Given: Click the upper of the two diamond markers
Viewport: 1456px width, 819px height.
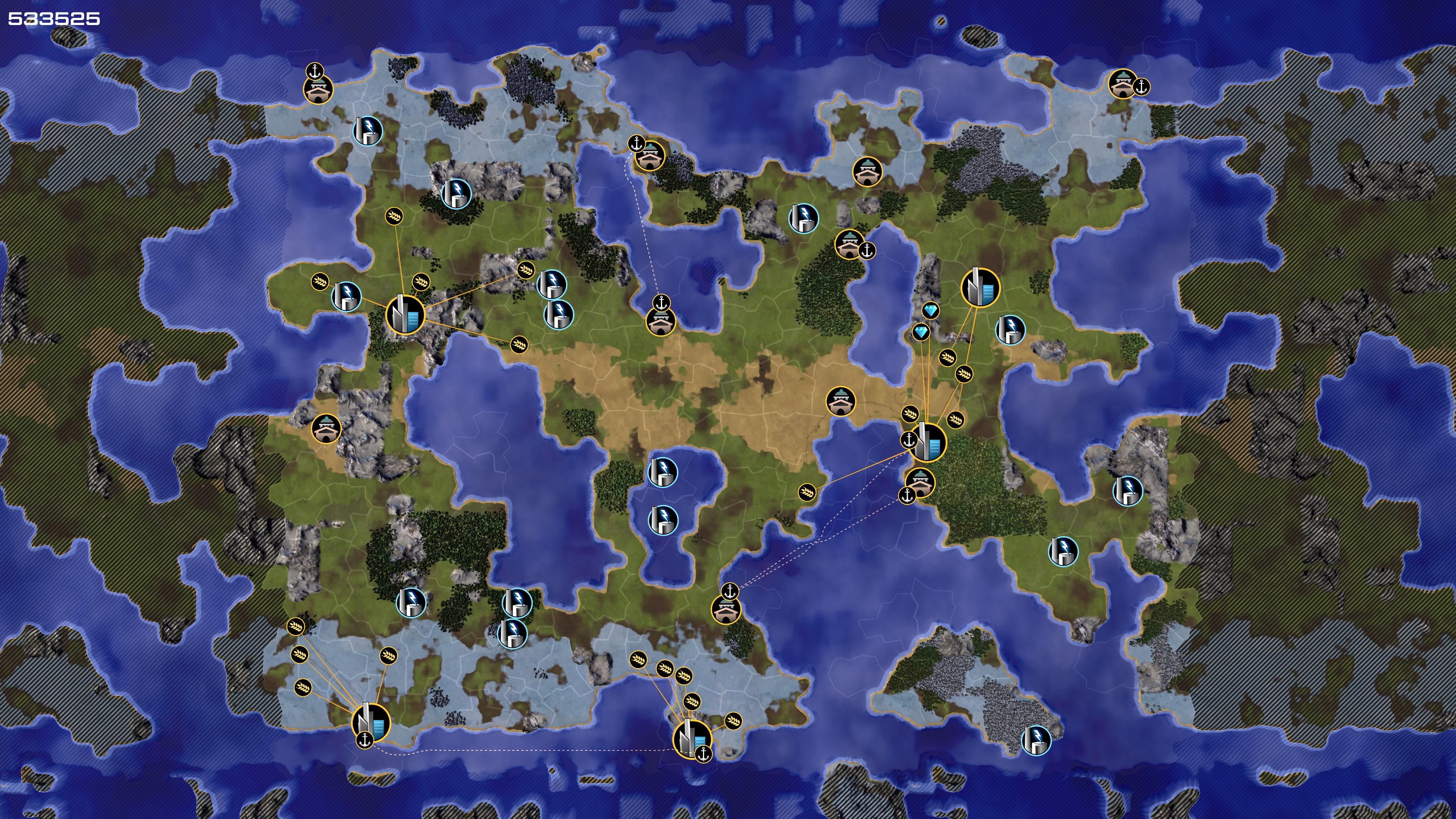Looking at the screenshot, I should tap(930, 310).
